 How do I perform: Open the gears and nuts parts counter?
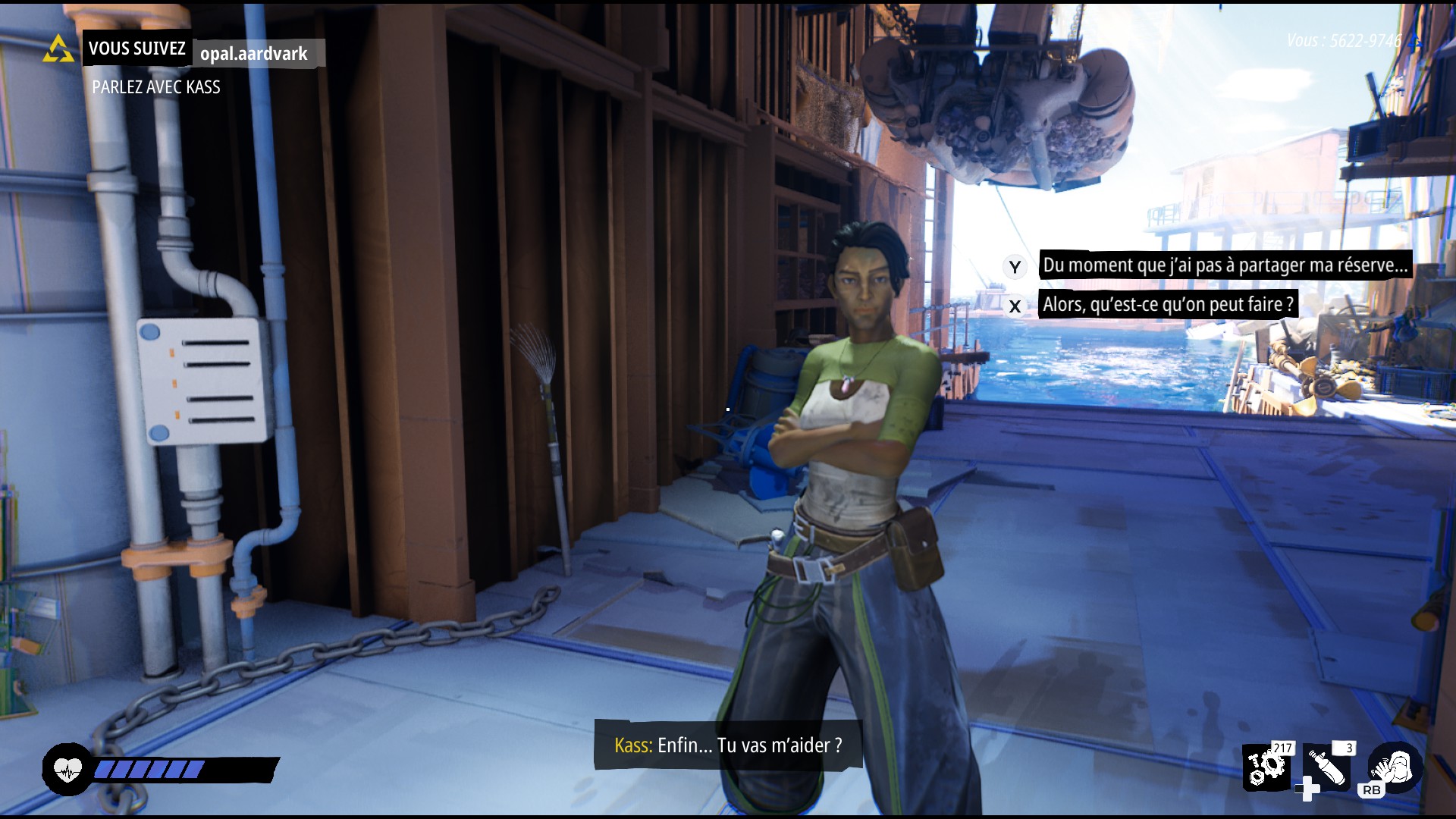click(1266, 766)
